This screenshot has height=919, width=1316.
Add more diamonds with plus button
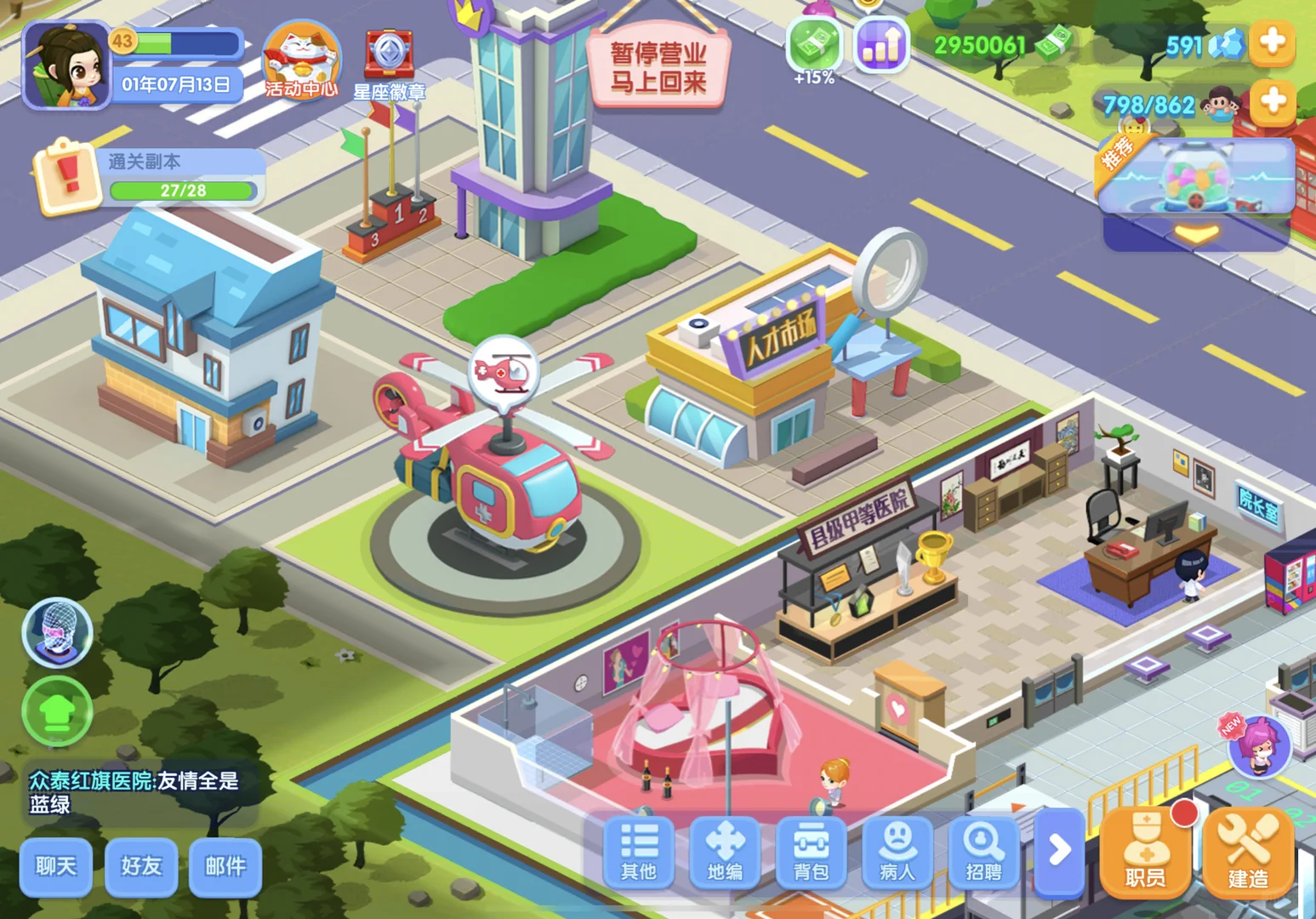(x=1272, y=42)
